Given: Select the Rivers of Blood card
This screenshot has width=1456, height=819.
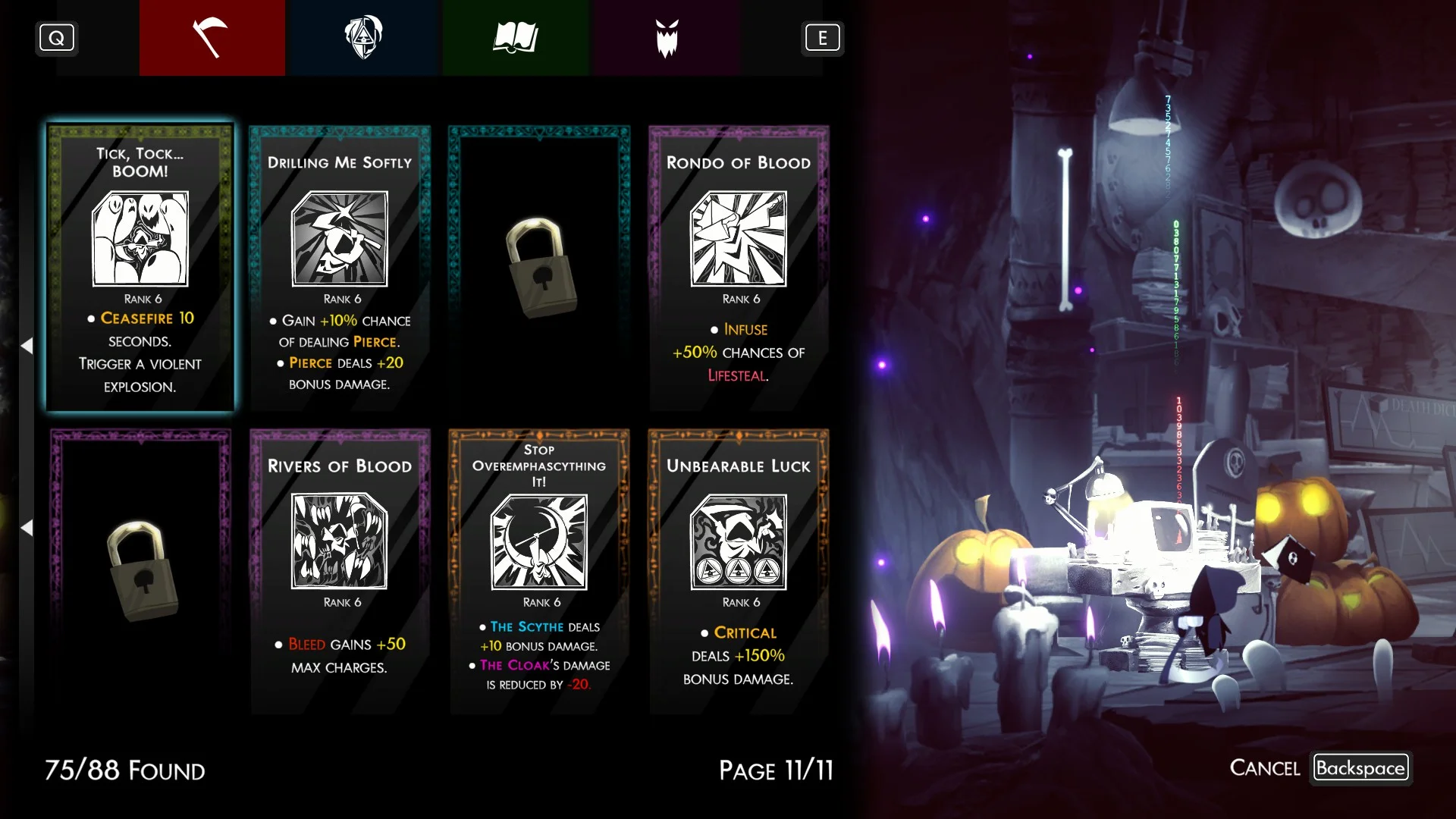Looking at the screenshot, I should [x=340, y=570].
